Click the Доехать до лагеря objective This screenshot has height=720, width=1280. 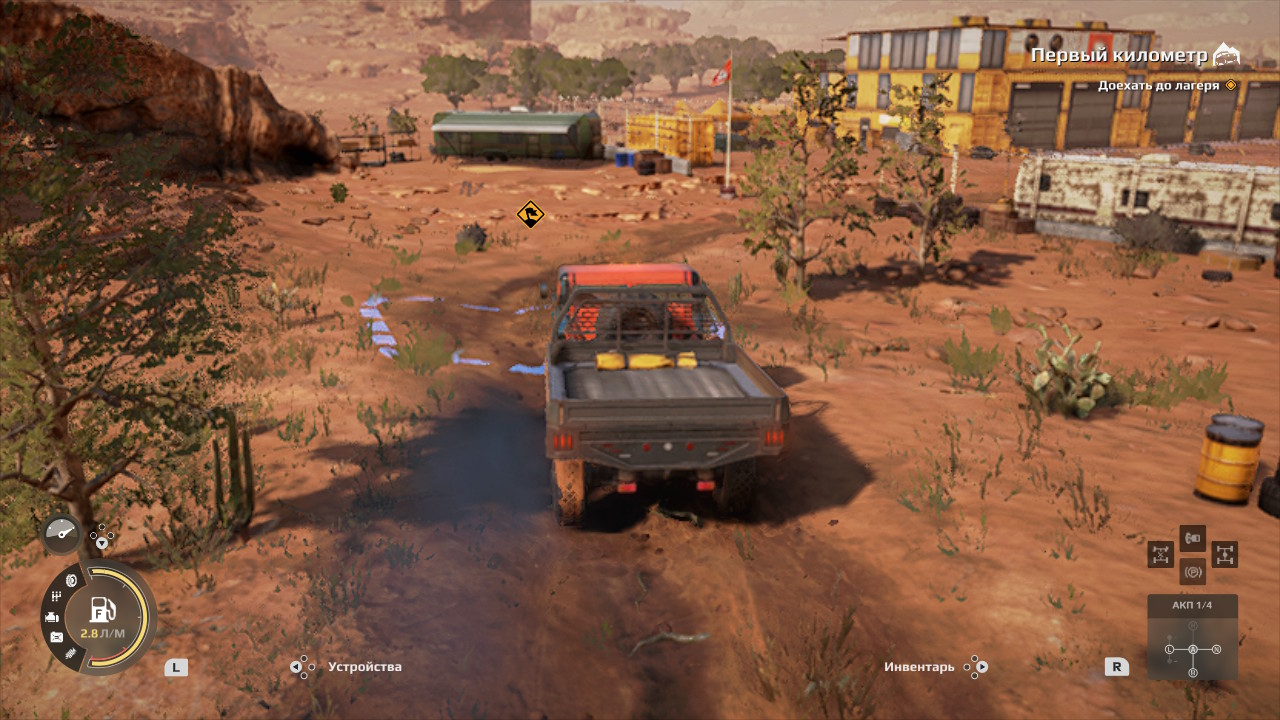(x=1158, y=86)
